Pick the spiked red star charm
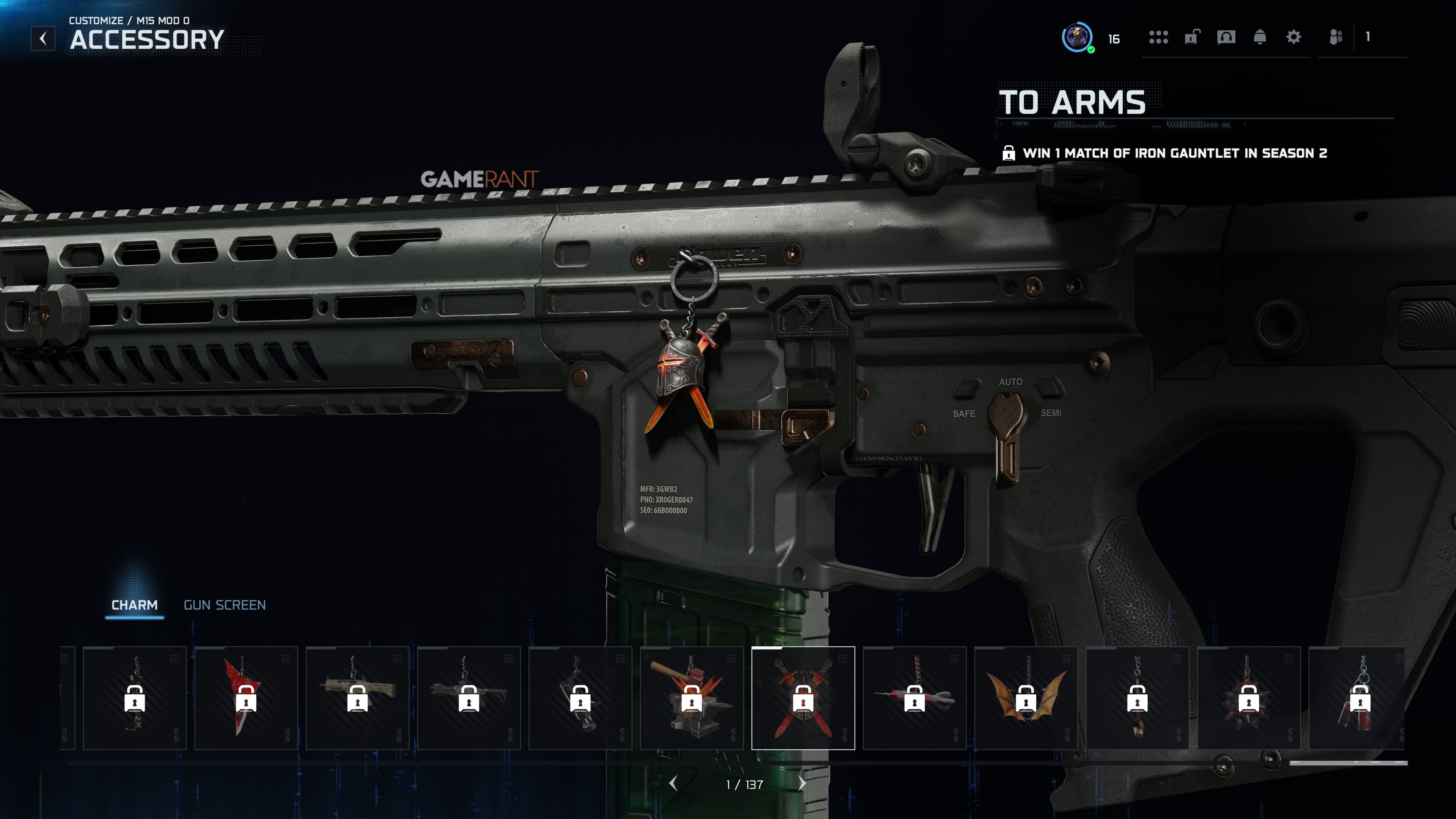The width and height of the screenshot is (1456, 819). 1248,698
